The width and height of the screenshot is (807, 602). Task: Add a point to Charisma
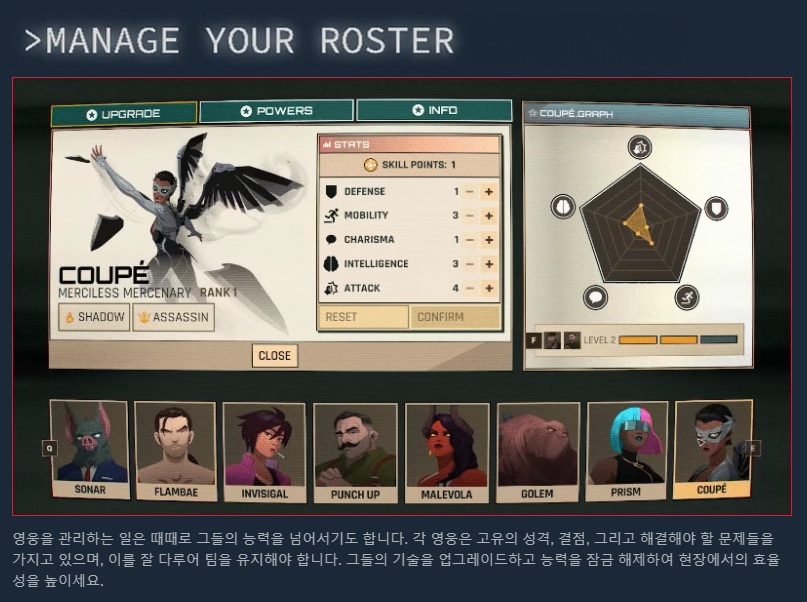click(x=489, y=240)
